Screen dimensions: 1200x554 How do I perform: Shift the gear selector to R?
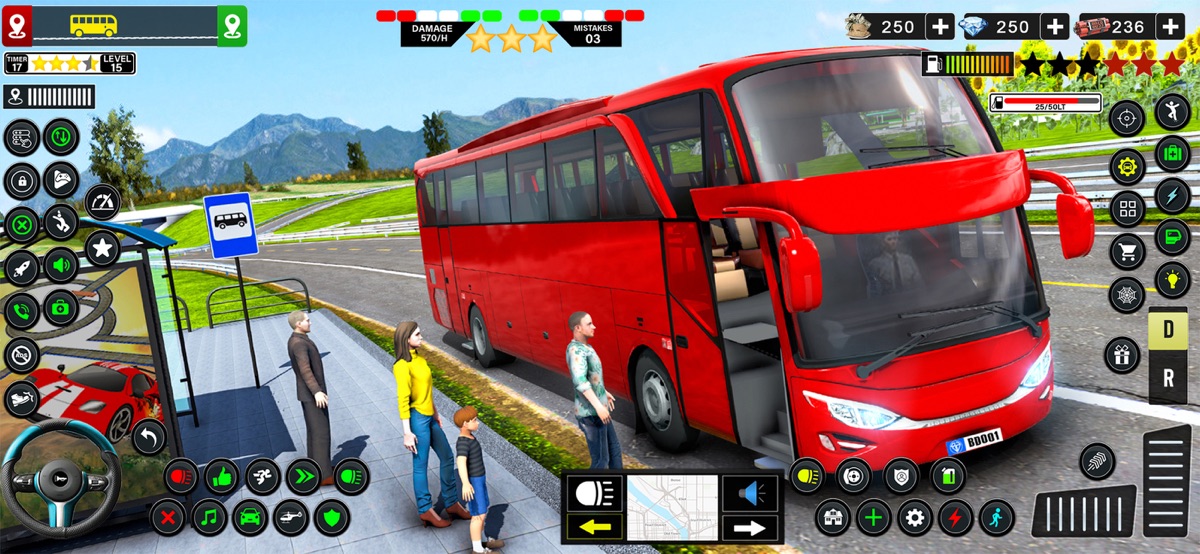[x=1167, y=378]
